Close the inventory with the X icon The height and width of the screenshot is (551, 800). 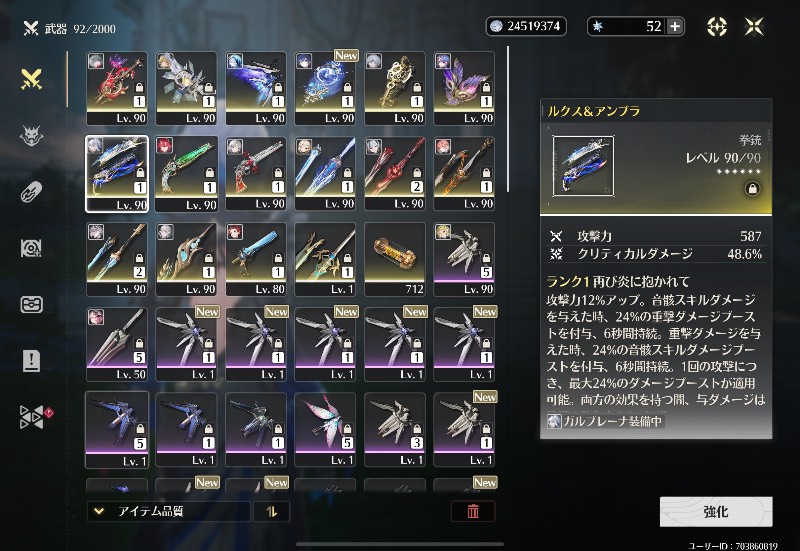point(754,27)
